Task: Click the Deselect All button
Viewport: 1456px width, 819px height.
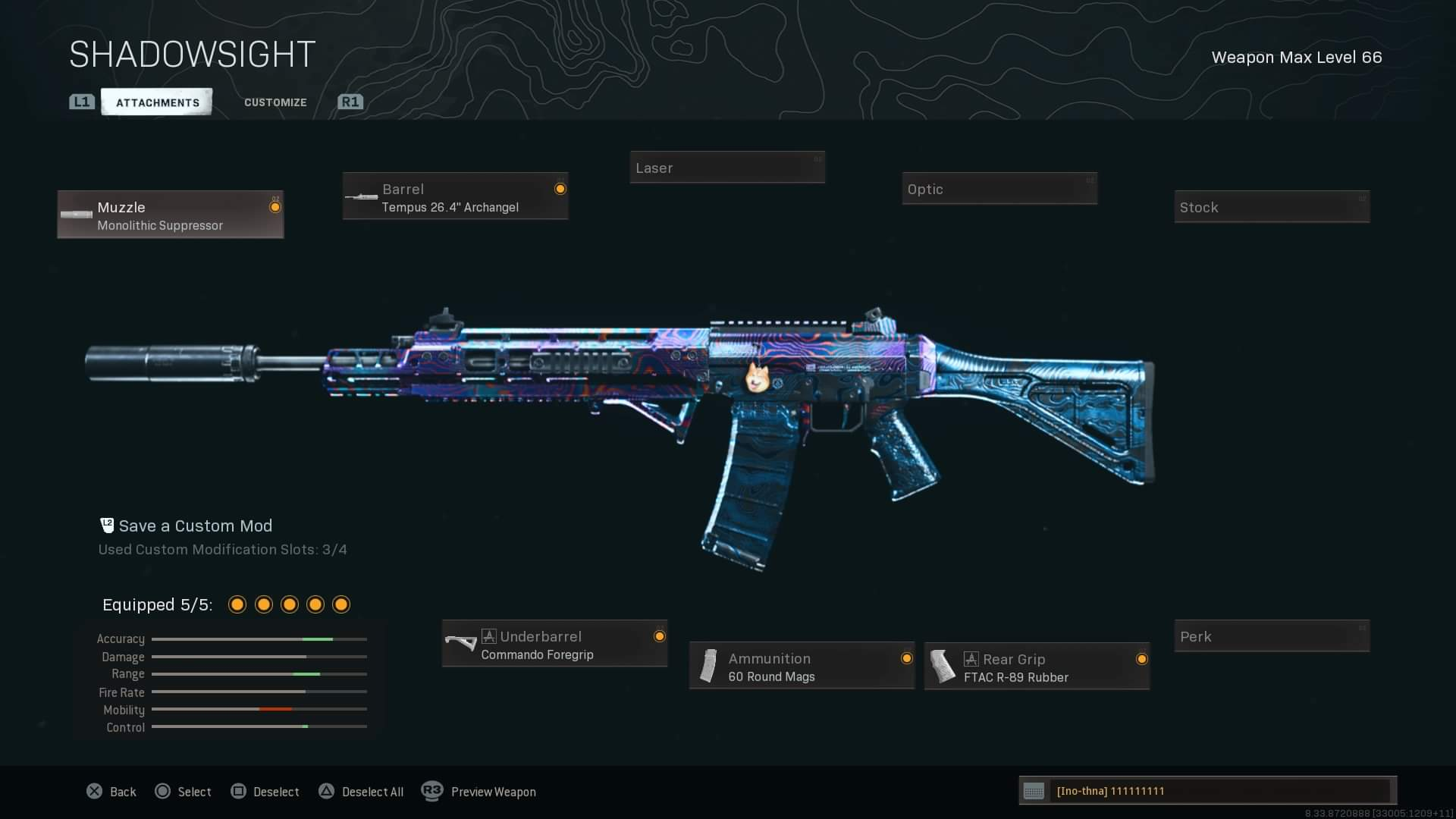Action: [x=361, y=791]
